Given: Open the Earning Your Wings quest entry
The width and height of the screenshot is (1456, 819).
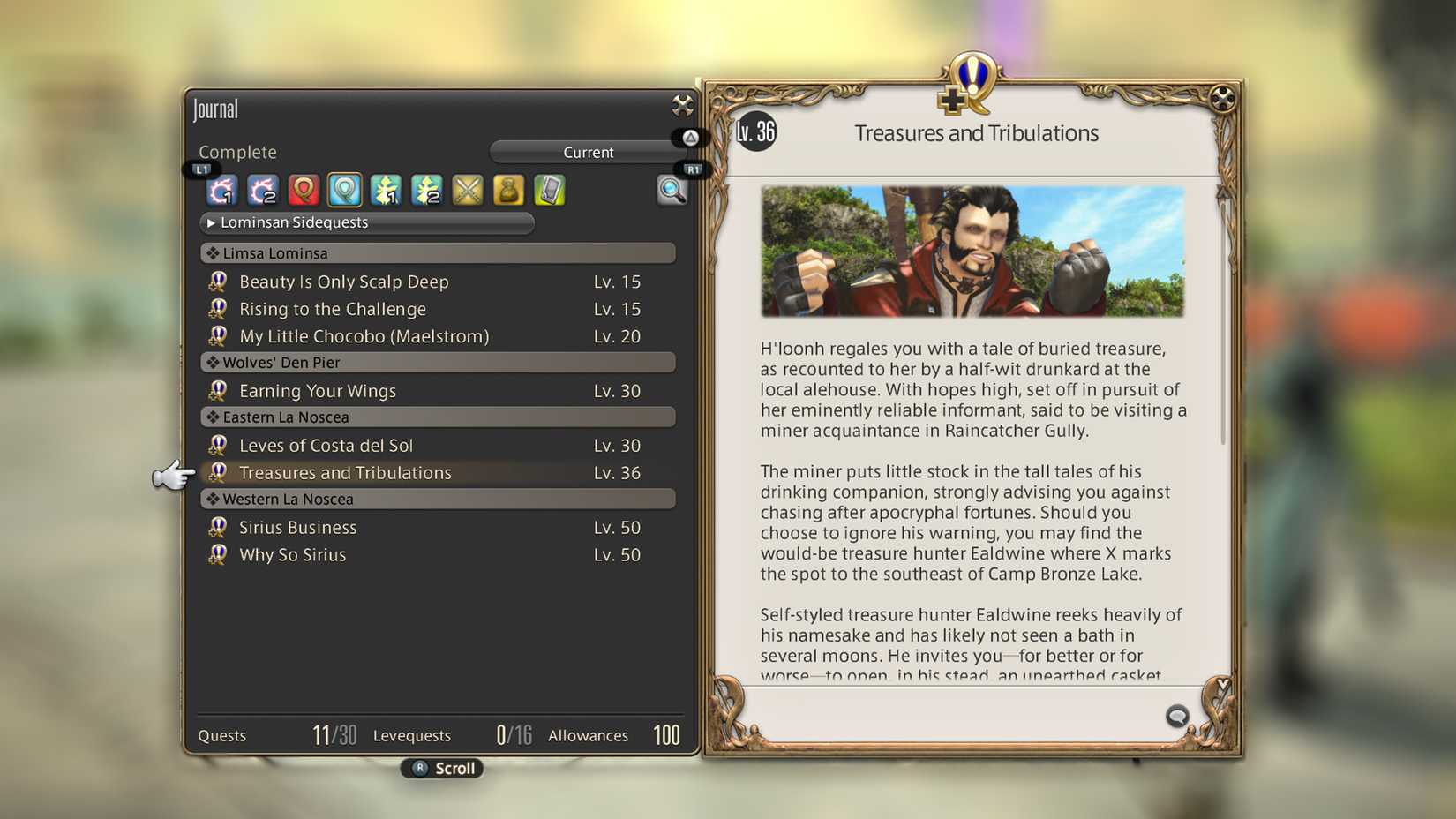Looking at the screenshot, I should 318,390.
